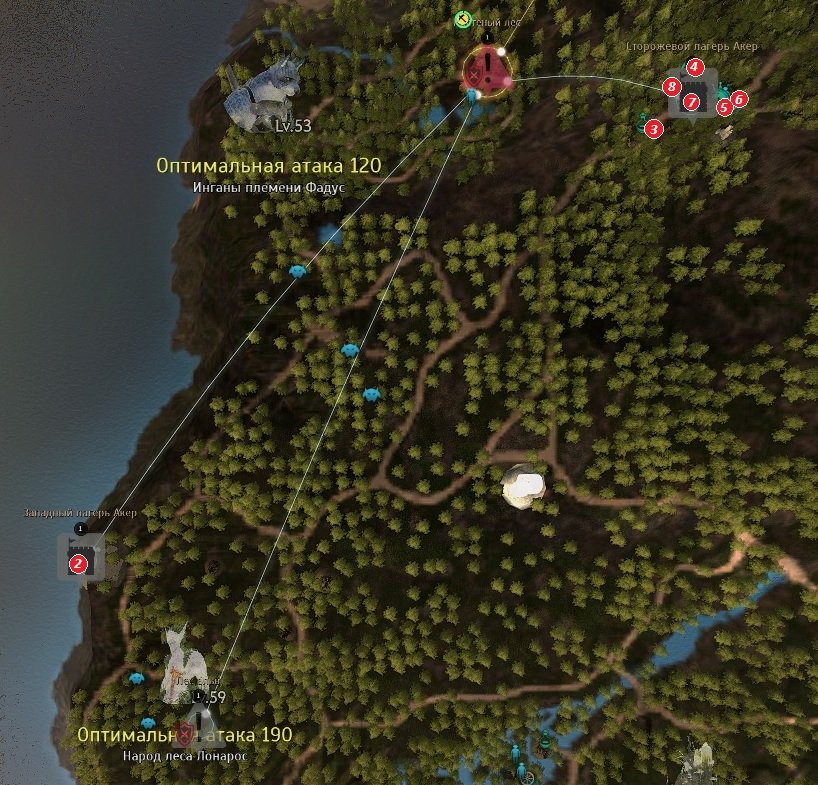Select the red marker numbered 8
818x785 pixels.
pyautogui.click(x=673, y=88)
